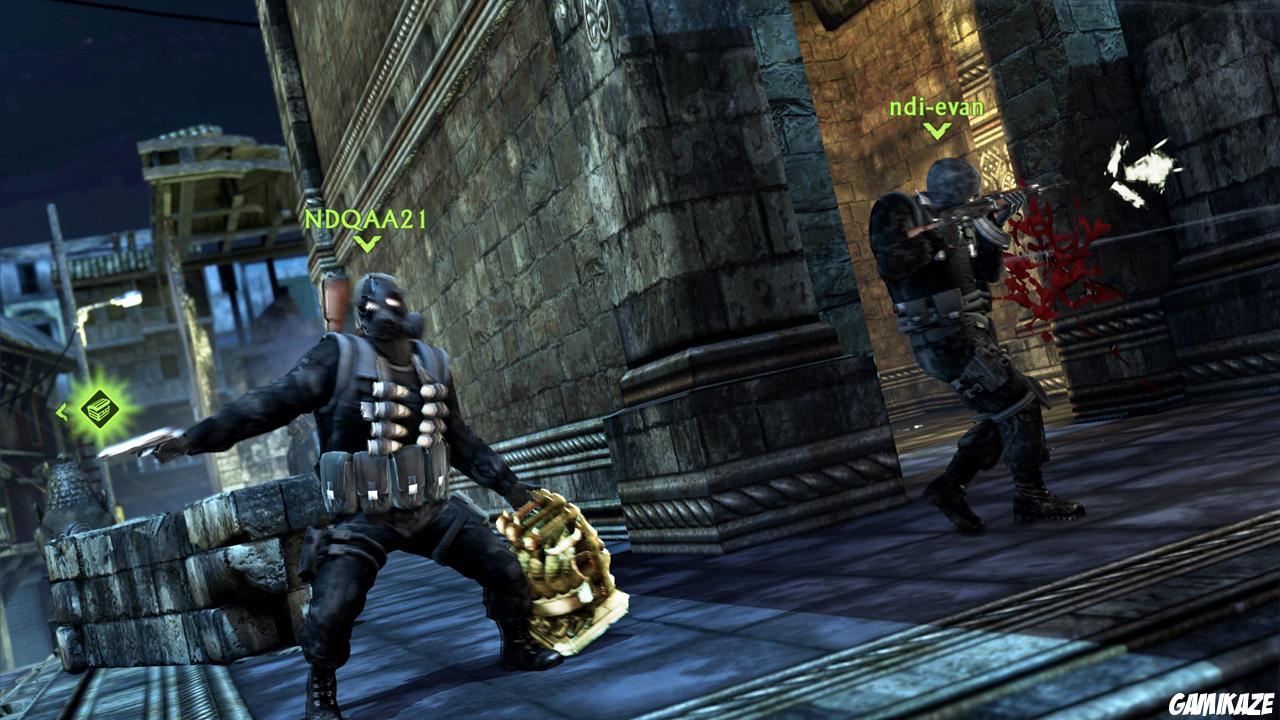Click the diamond-shaped loot indicator glowing green
Image resolution: width=1280 pixels, height=720 pixels.
(99, 408)
